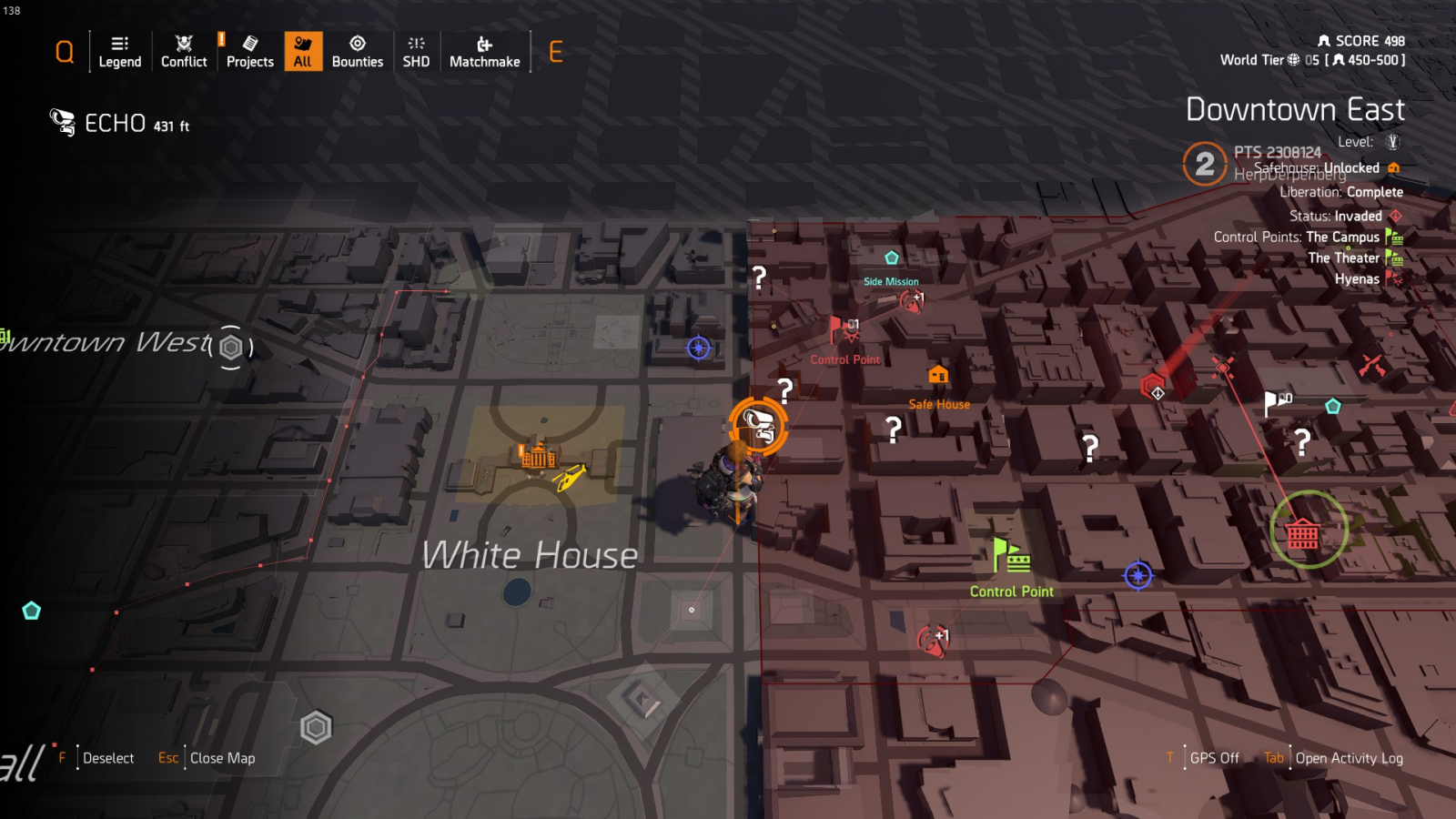Select the Downtown West district marker

pyautogui.click(x=231, y=347)
